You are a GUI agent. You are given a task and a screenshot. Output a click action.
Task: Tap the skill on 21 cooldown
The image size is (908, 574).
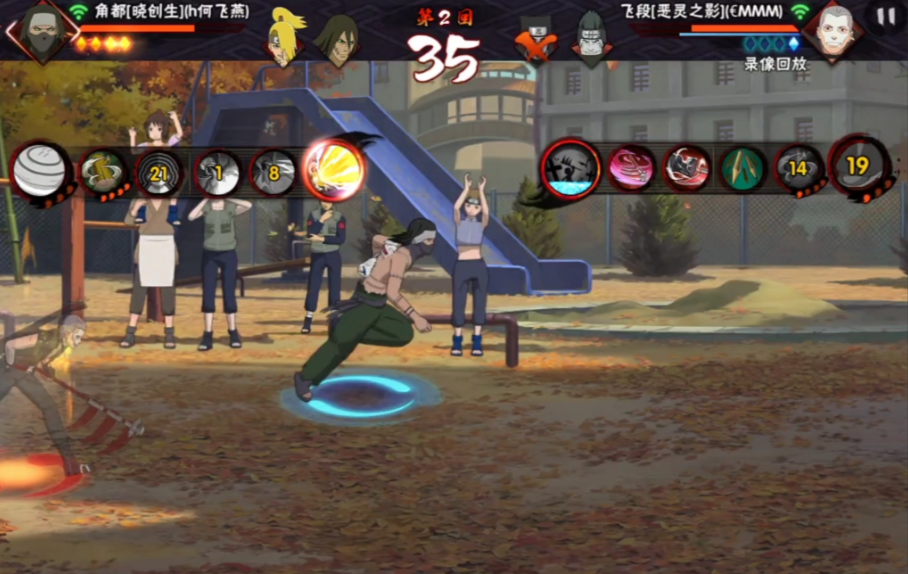pyautogui.click(x=158, y=174)
